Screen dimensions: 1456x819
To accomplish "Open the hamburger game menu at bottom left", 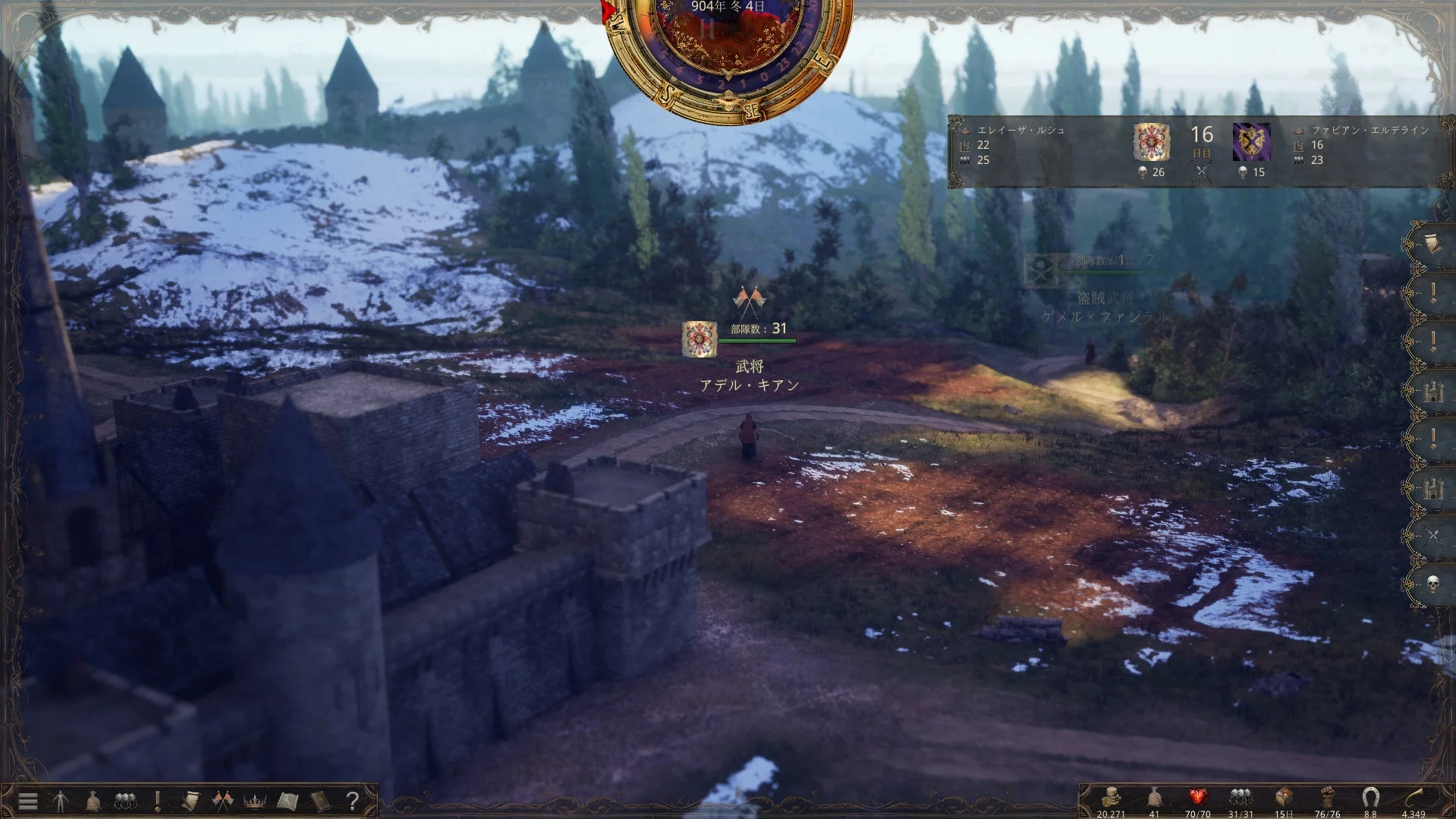I will pos(27,801).
